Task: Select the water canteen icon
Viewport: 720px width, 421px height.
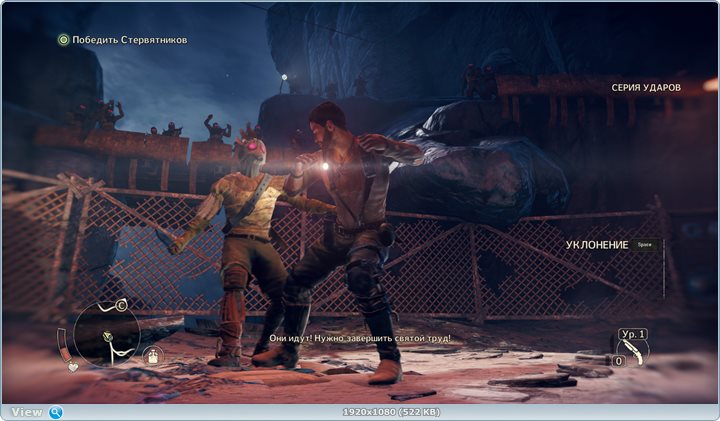Action: coord(155,354)
